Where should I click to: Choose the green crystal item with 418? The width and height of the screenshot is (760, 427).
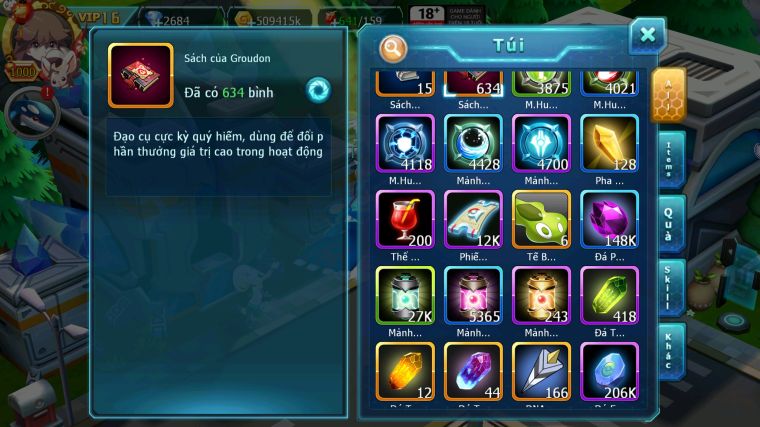pyautogui.click(x=609, y=295)
